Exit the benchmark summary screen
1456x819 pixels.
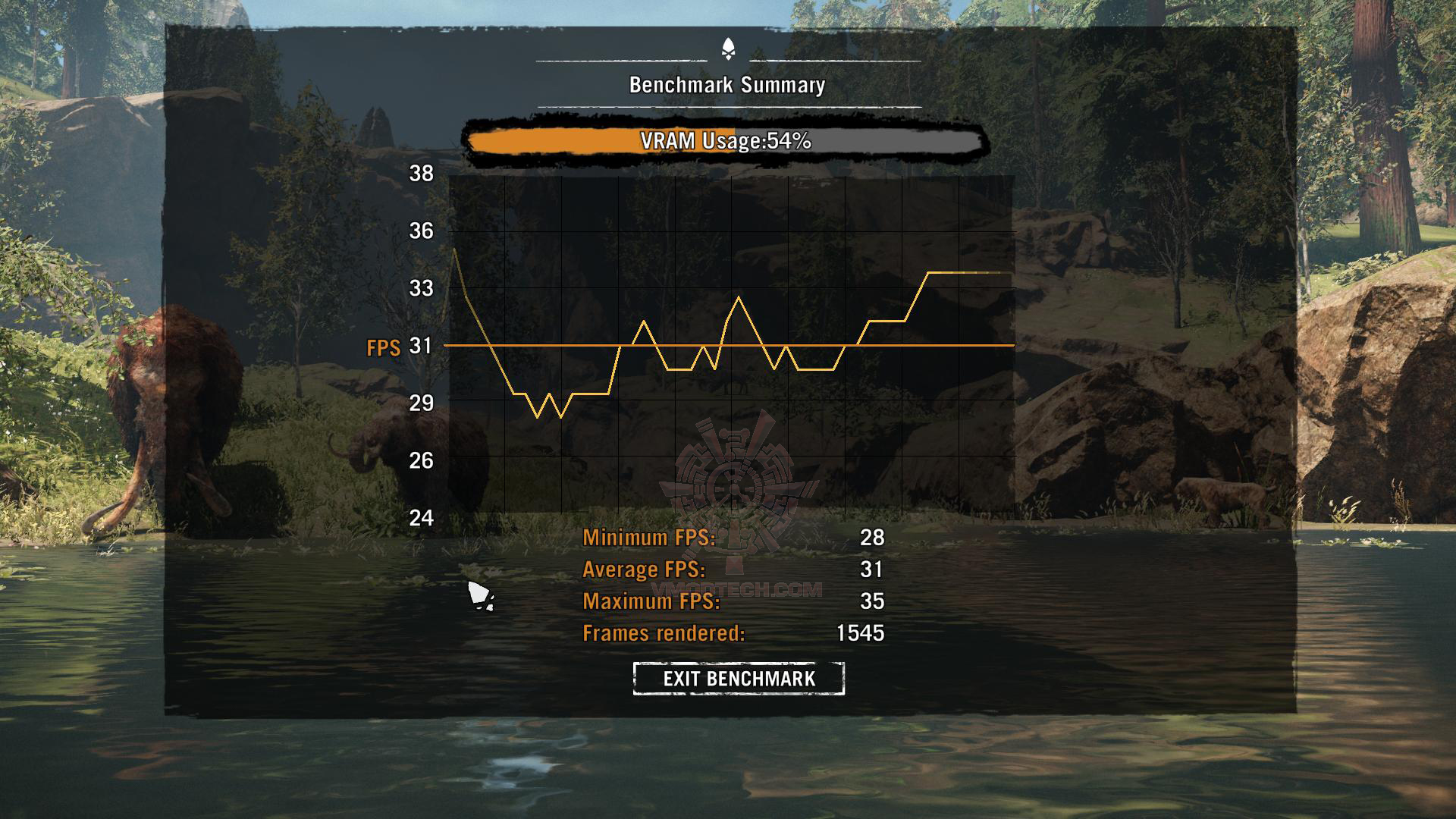point(739,678)
